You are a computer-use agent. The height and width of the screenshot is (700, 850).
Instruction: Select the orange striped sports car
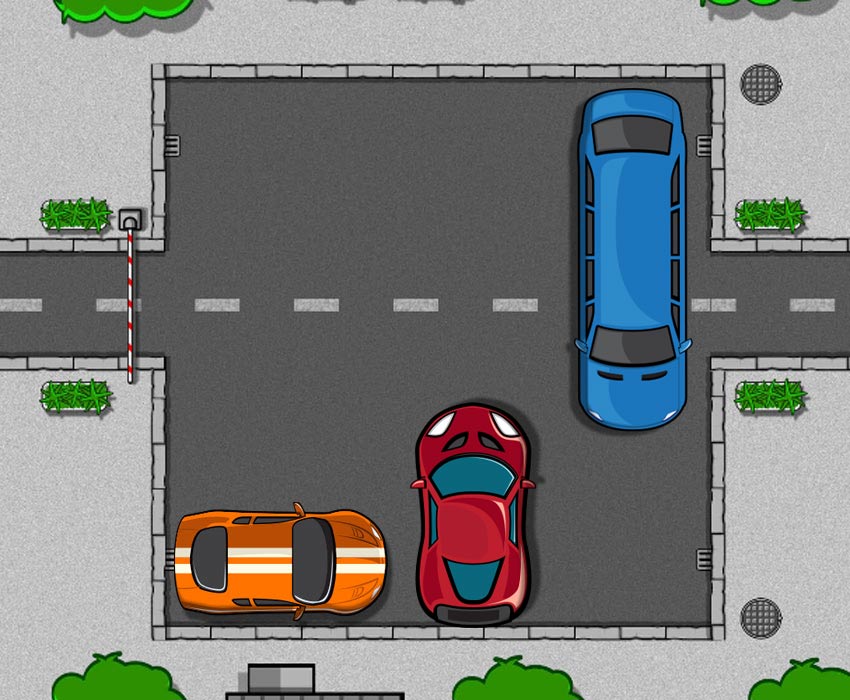coord(279,560)
